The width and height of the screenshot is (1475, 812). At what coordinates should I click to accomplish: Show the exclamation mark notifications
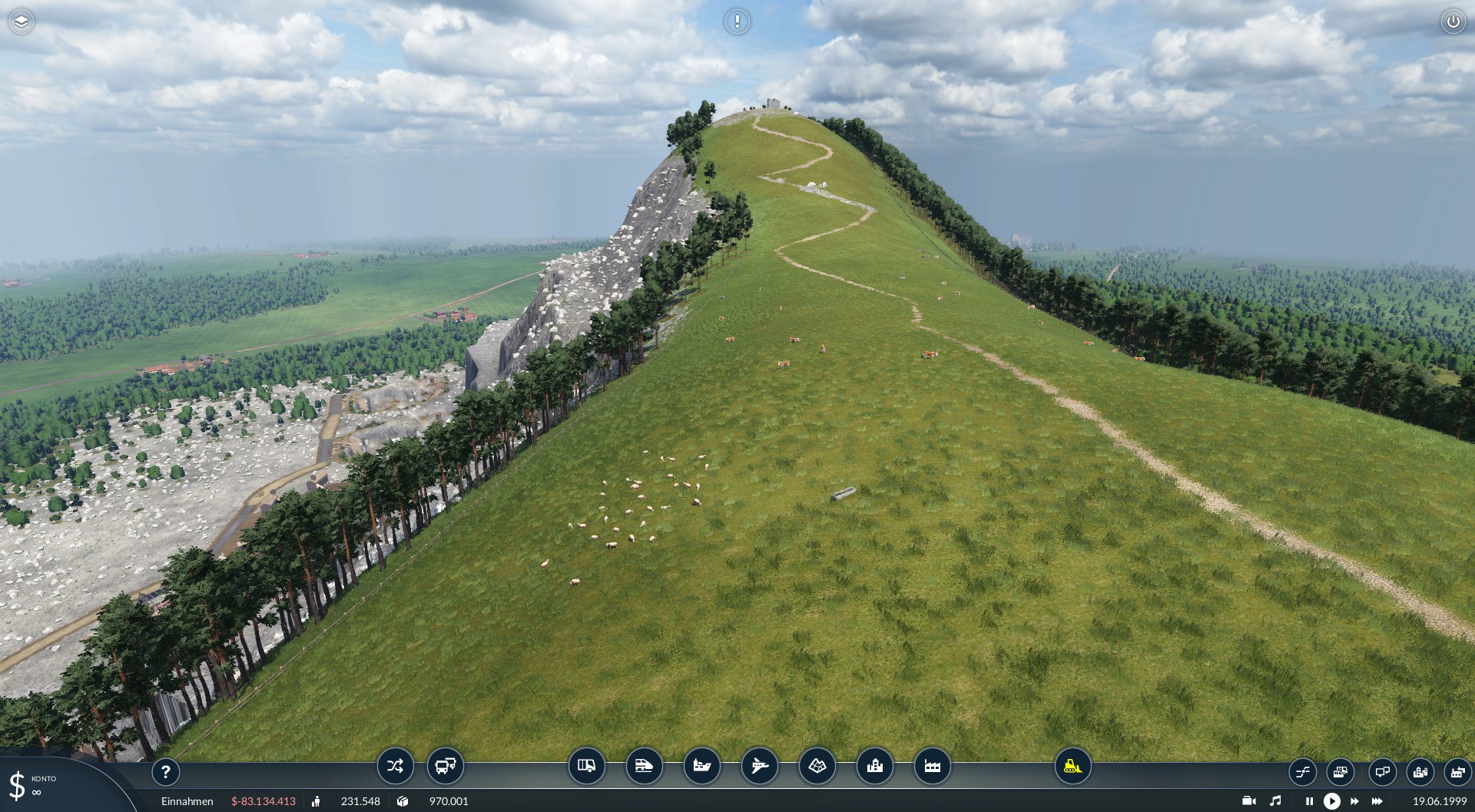(x=737, y=22)
